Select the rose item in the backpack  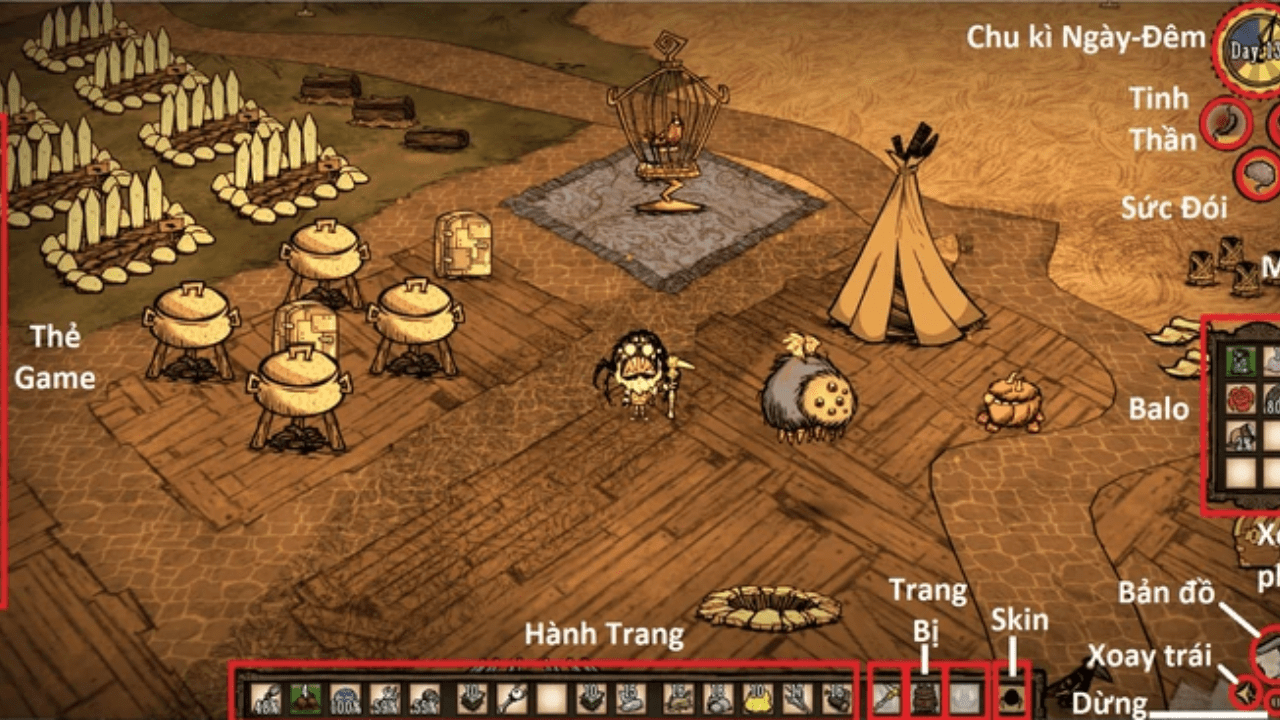(x=1240, y=398)
